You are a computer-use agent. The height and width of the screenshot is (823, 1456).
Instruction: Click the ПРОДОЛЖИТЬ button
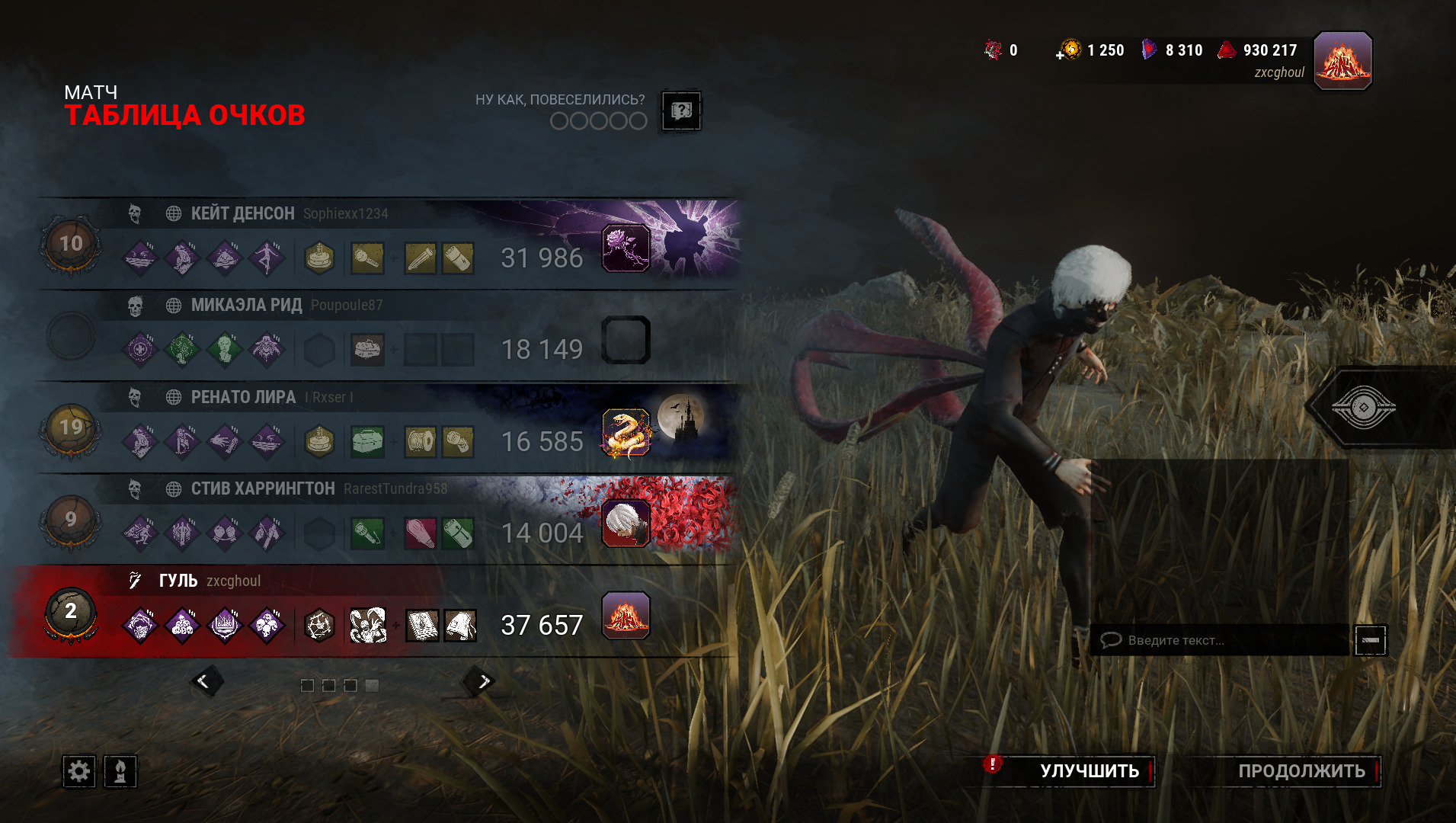[x=1301, y=771]
